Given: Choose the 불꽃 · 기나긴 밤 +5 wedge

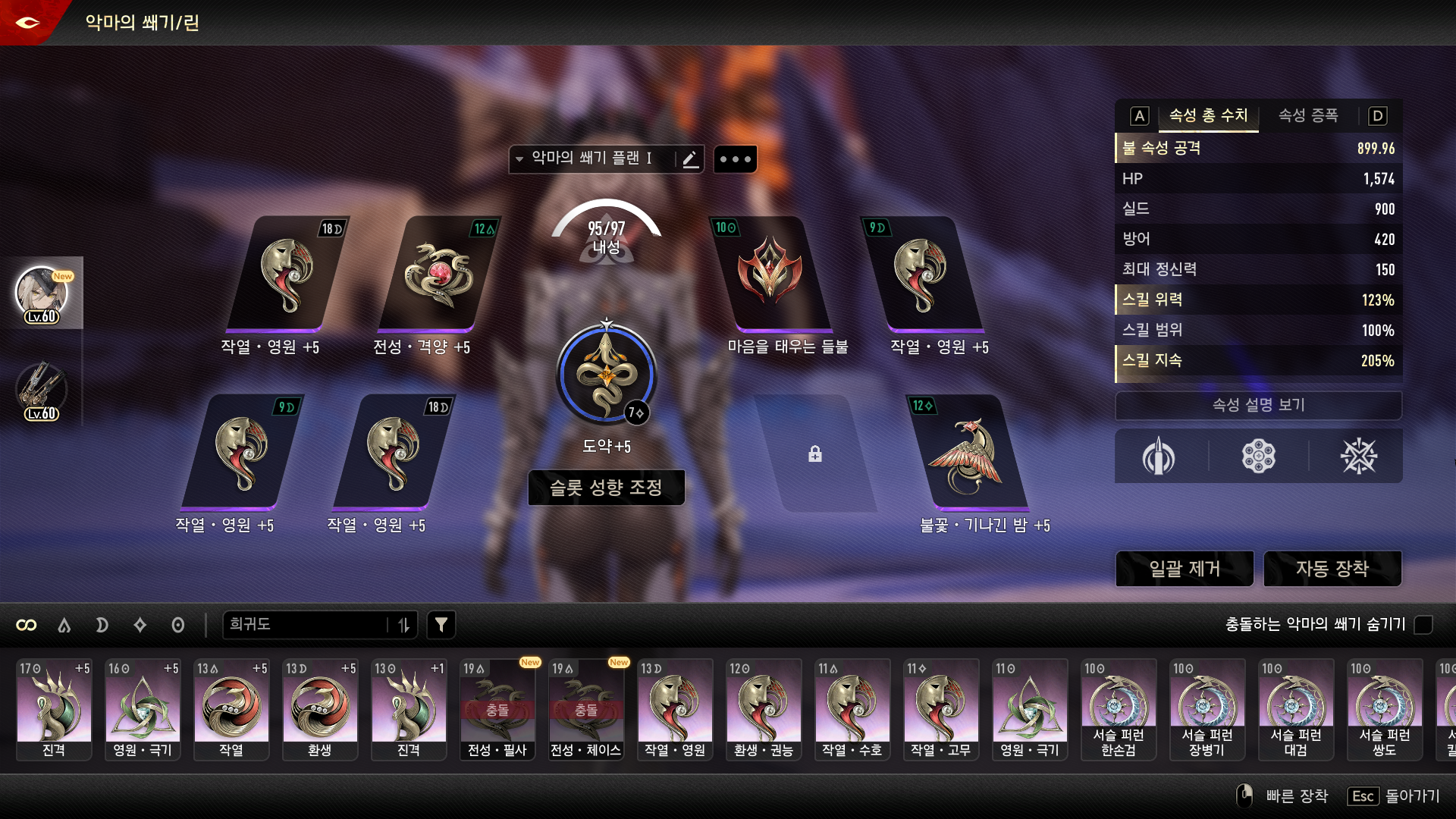Looking at the screenshot, I should point(968,453).
